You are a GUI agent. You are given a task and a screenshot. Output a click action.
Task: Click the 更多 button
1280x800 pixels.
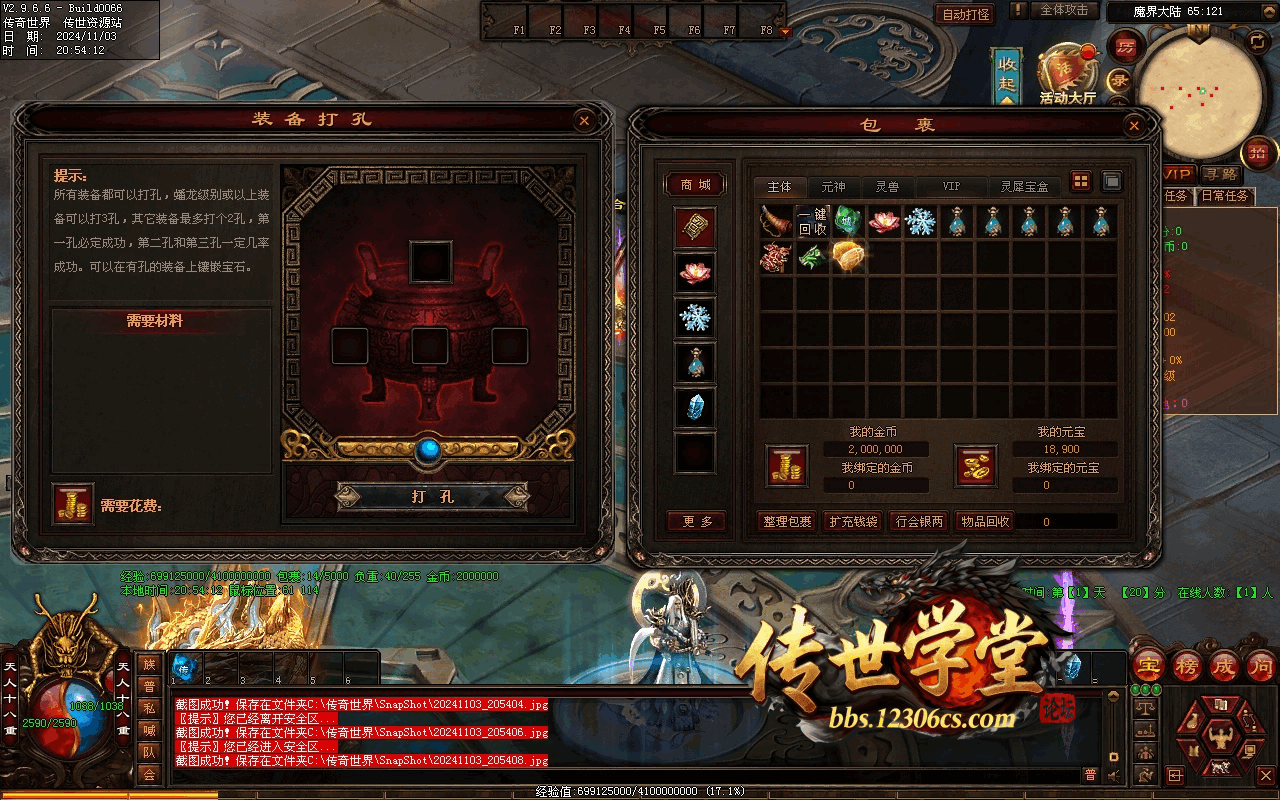[x=697, y=521]
